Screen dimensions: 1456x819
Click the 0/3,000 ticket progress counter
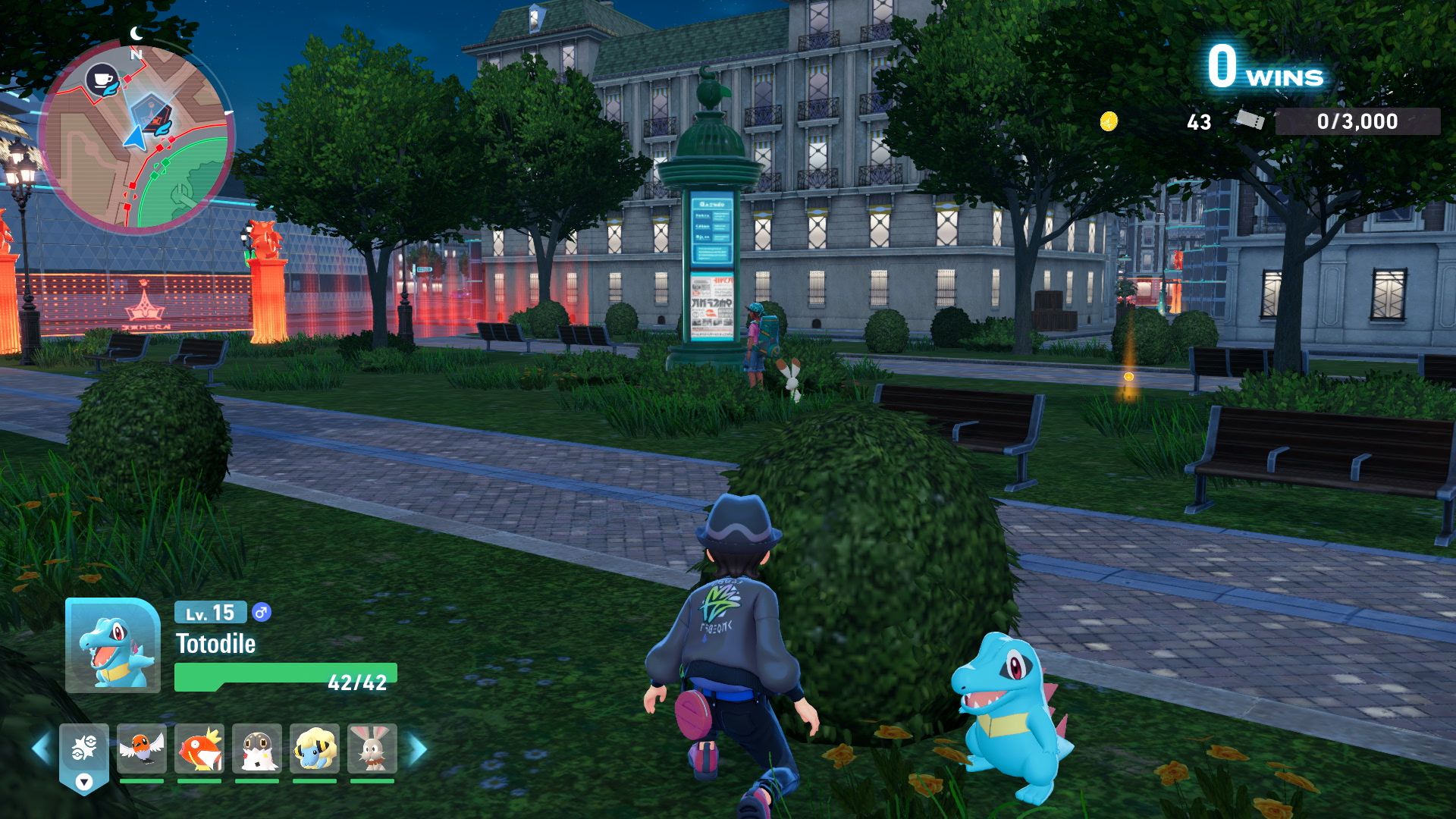tap(1357, 120)
